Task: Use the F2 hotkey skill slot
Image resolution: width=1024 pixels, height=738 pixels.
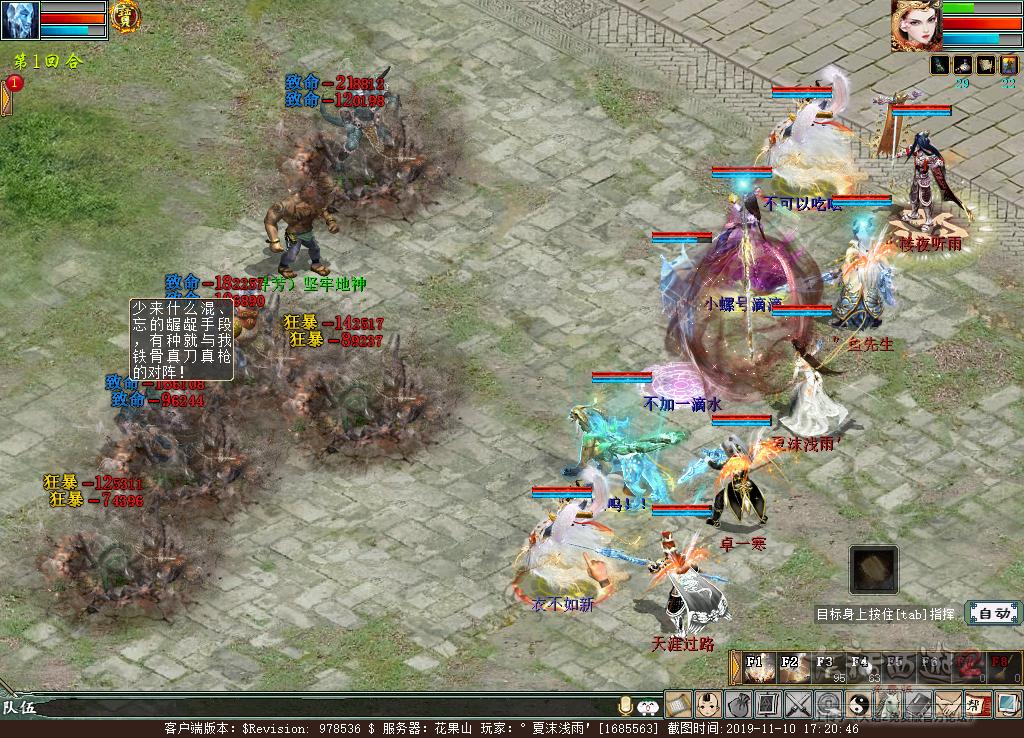Action: pyautogui.click(x=792, y=668)
